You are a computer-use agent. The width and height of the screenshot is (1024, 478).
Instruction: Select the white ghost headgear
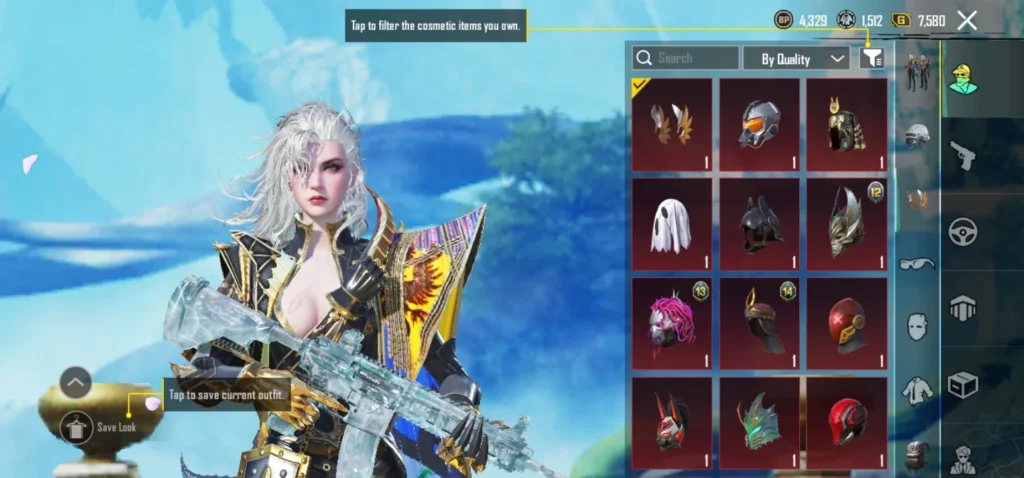click(672, 224)
